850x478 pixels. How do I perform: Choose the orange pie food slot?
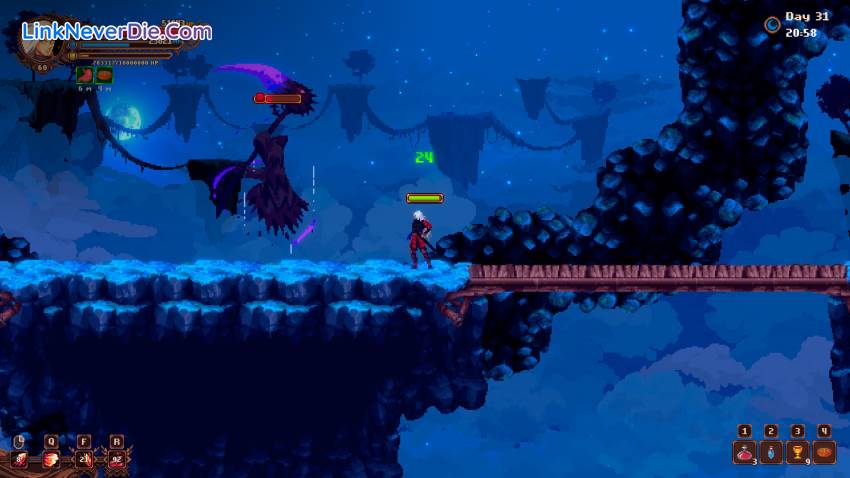823,452
